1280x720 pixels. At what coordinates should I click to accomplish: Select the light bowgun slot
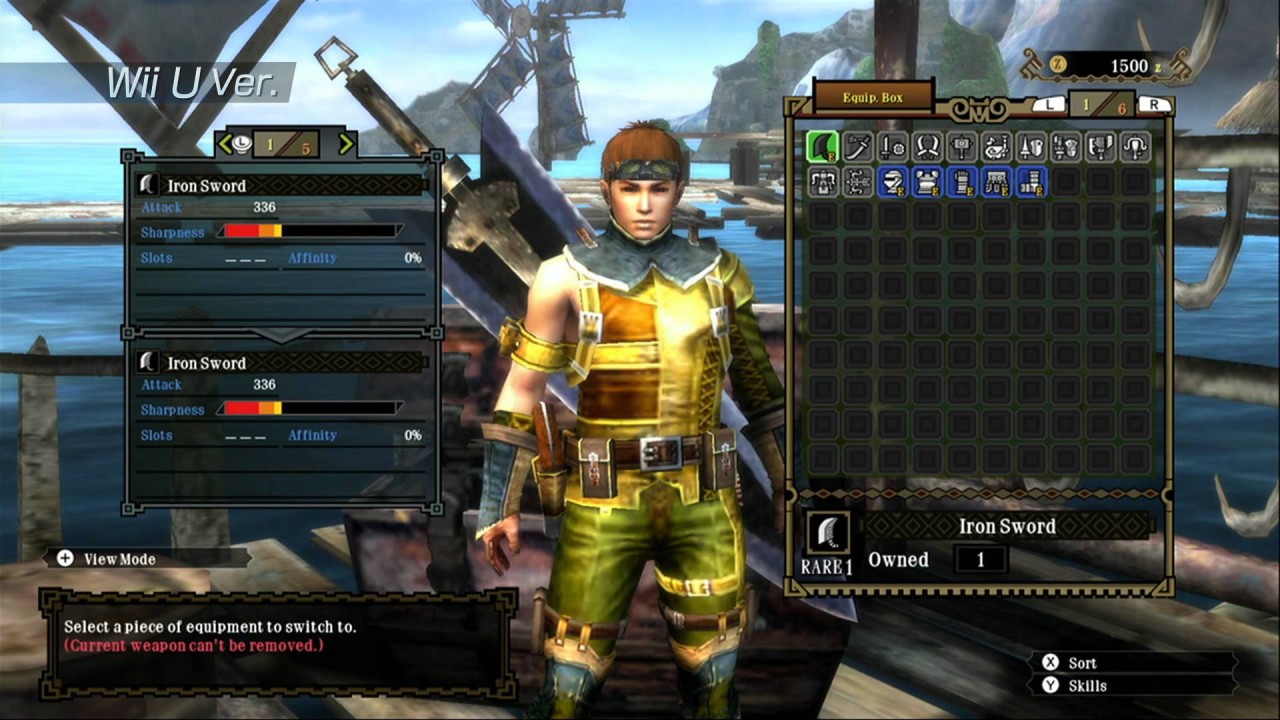(1135, 147)
